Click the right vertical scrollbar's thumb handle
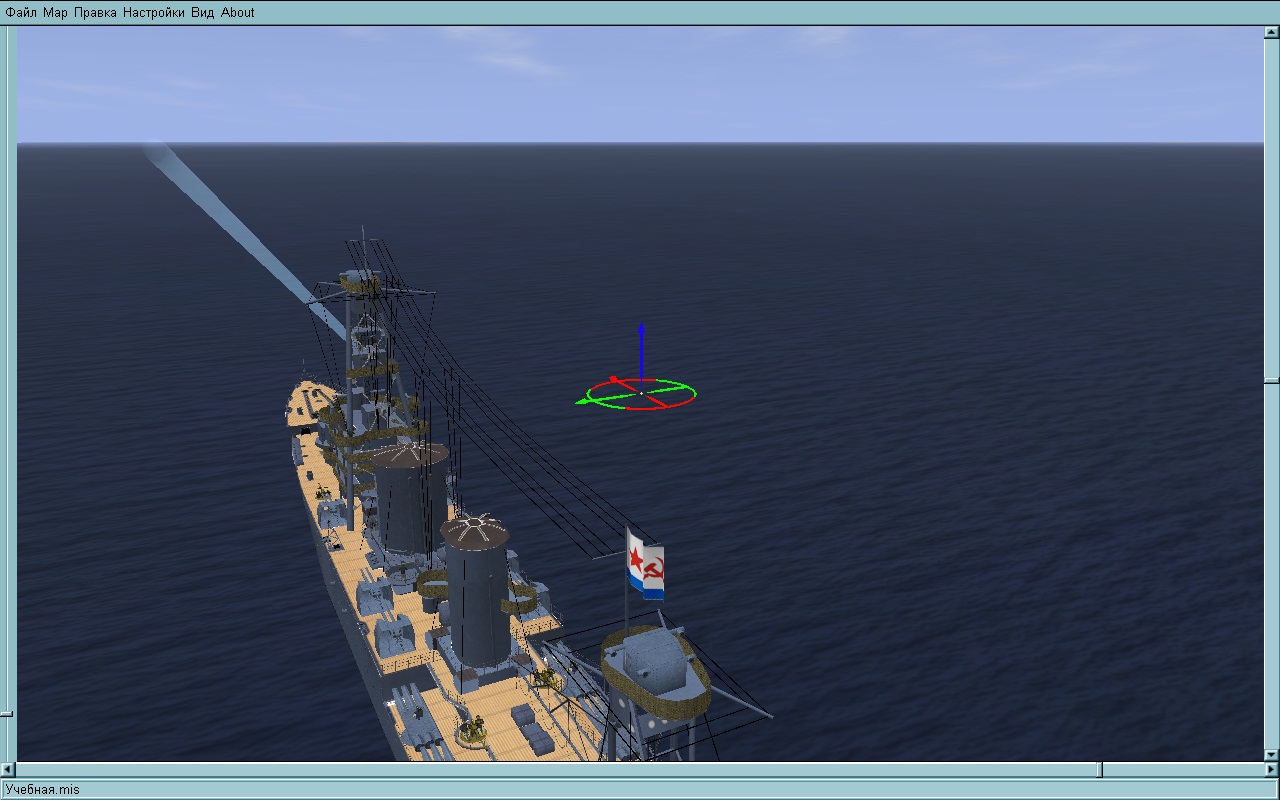1280x800 pixels. (x=1271, y=381)
